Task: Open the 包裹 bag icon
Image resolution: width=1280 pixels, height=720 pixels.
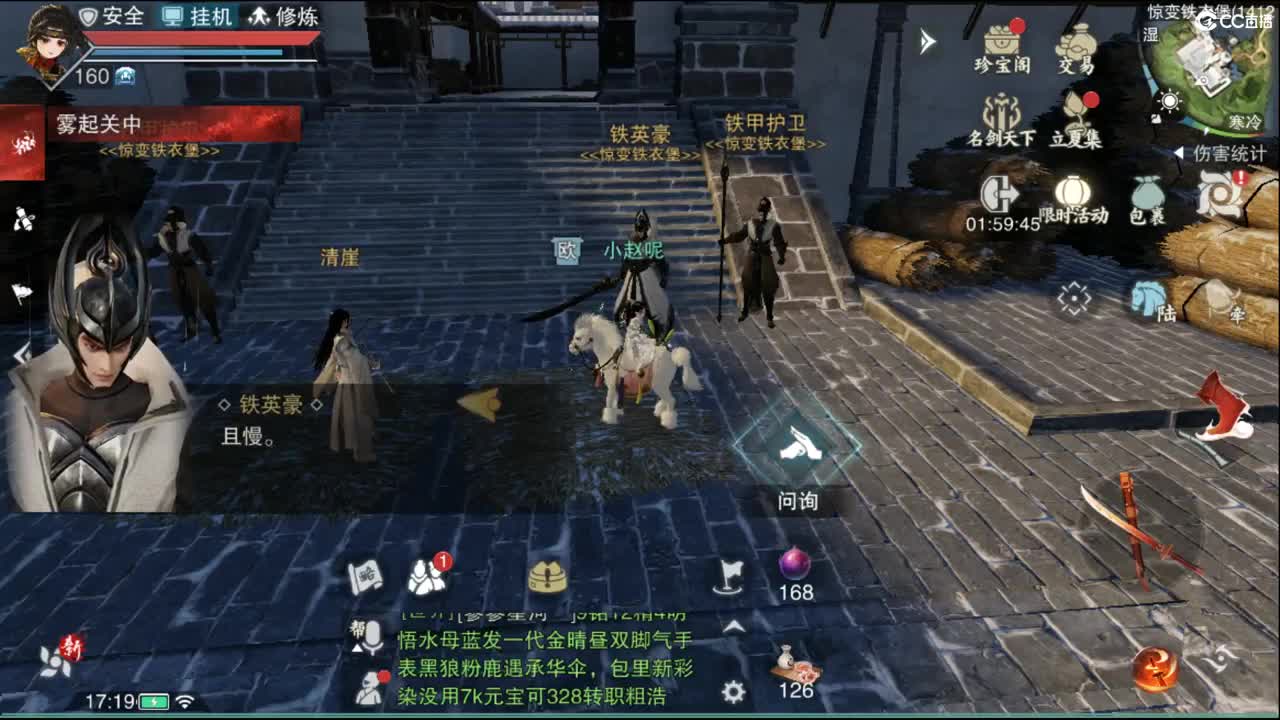Action: click(x=1148, y=195)
